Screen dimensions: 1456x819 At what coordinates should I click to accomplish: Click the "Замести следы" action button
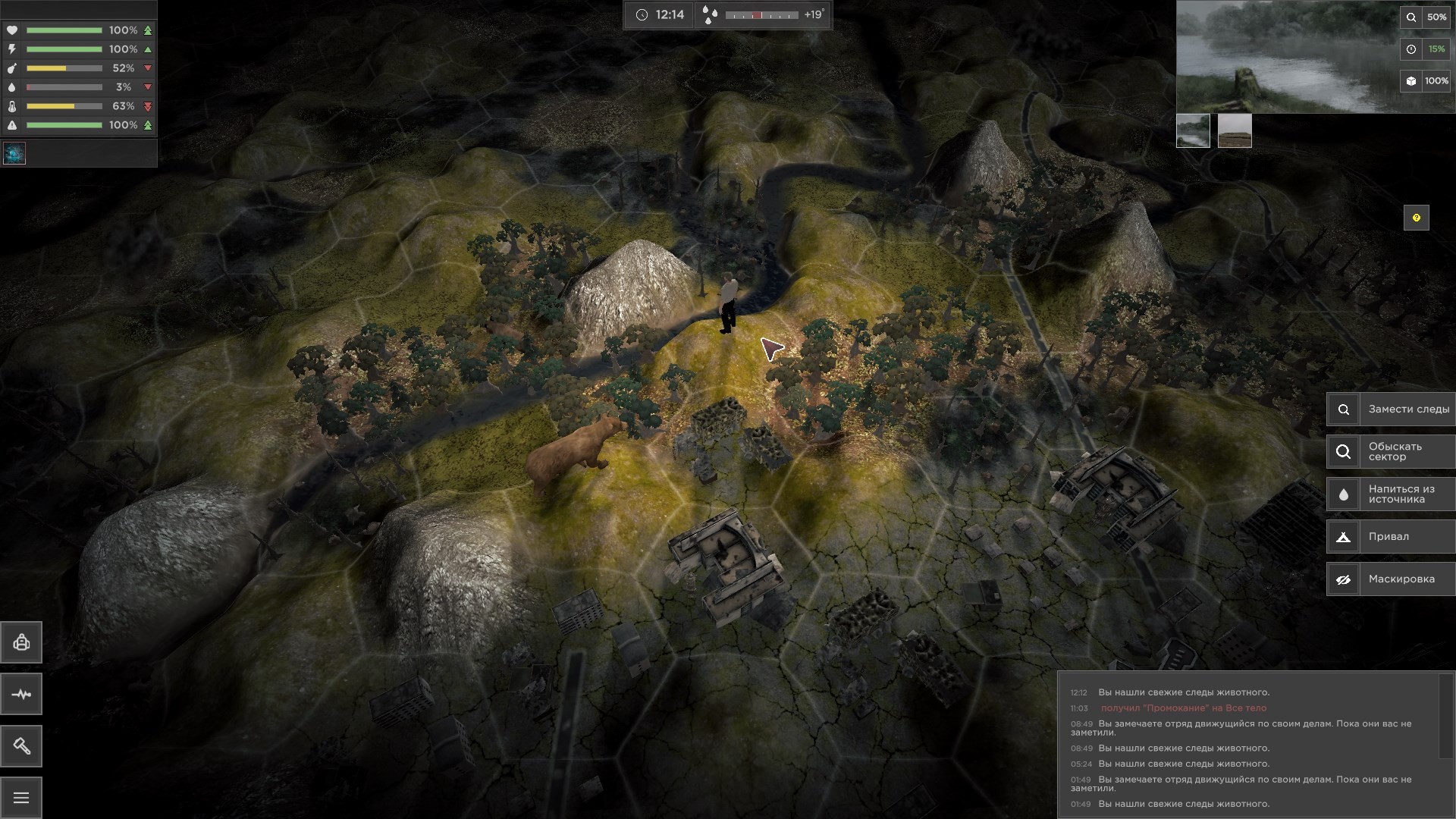click(1391, 409)
